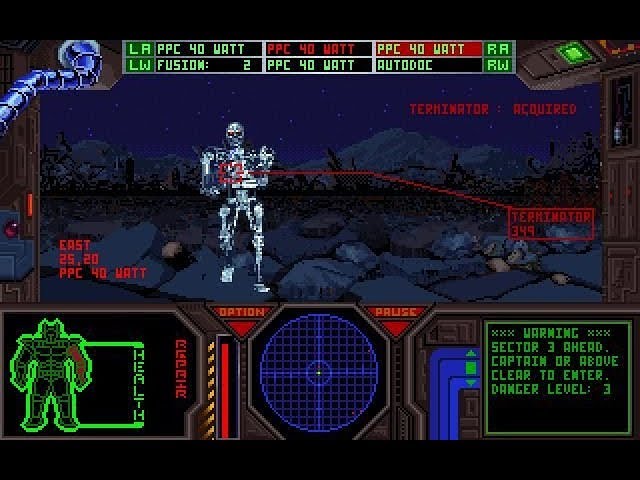Select the RA right arm label
640x480 pixels.
497,48
